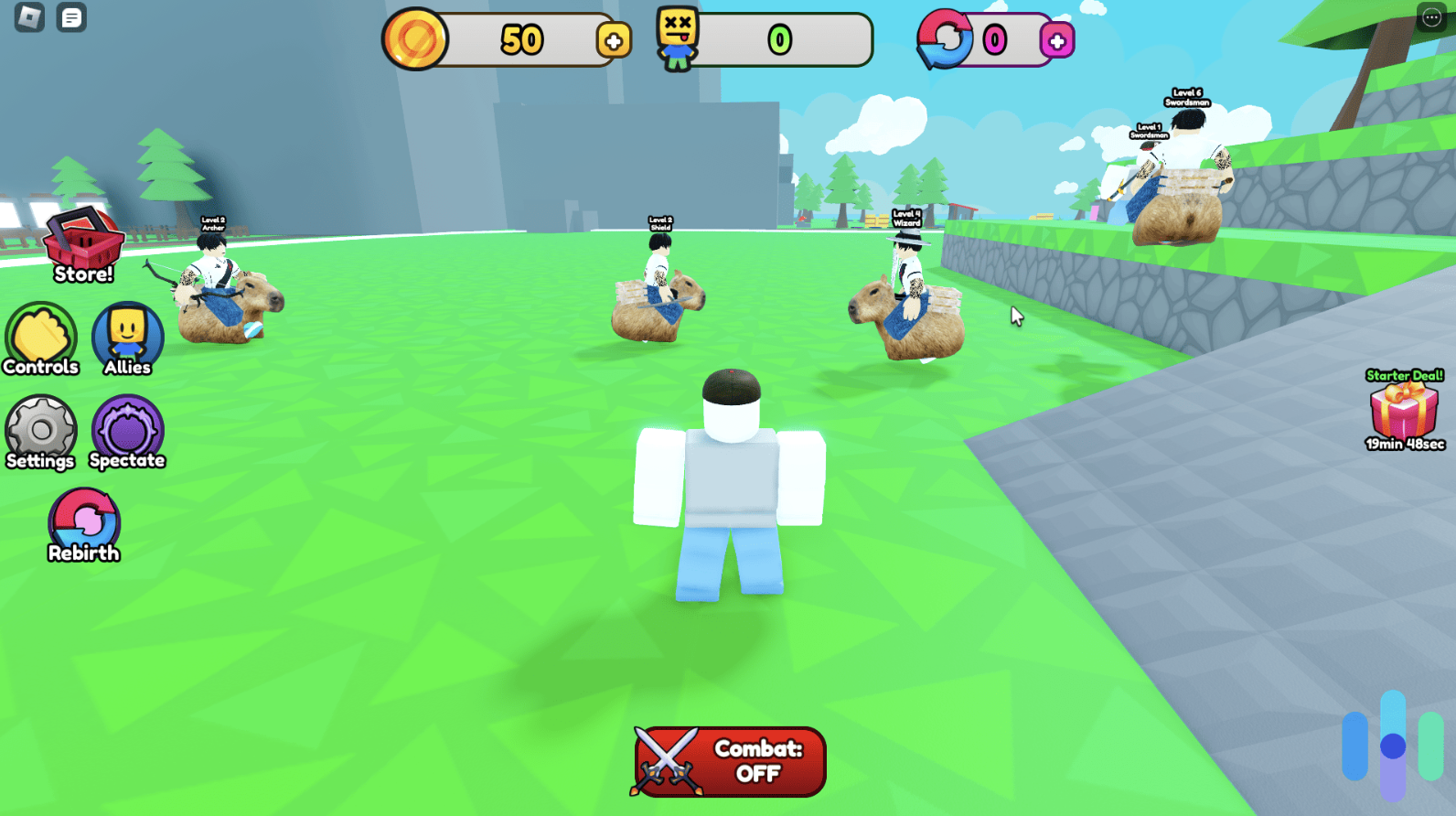Select the coin balance showing 50
This screenshot has width=1456, height=816.
(521, 38)
